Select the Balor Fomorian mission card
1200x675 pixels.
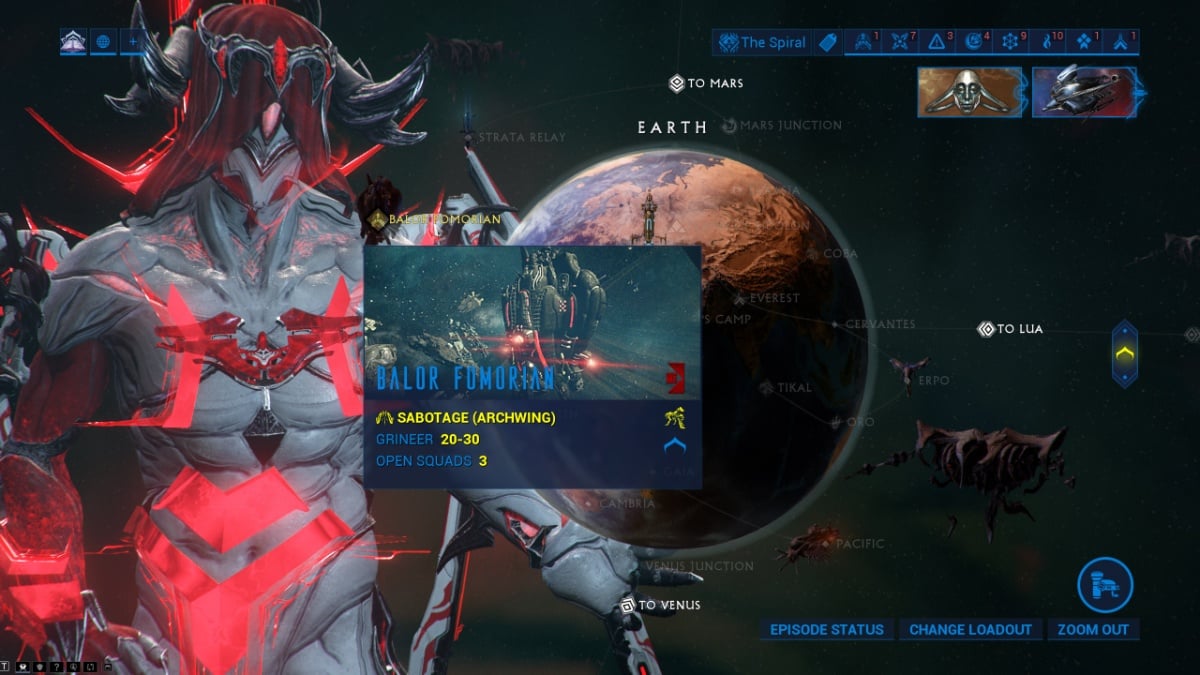(x=532, y=366)
